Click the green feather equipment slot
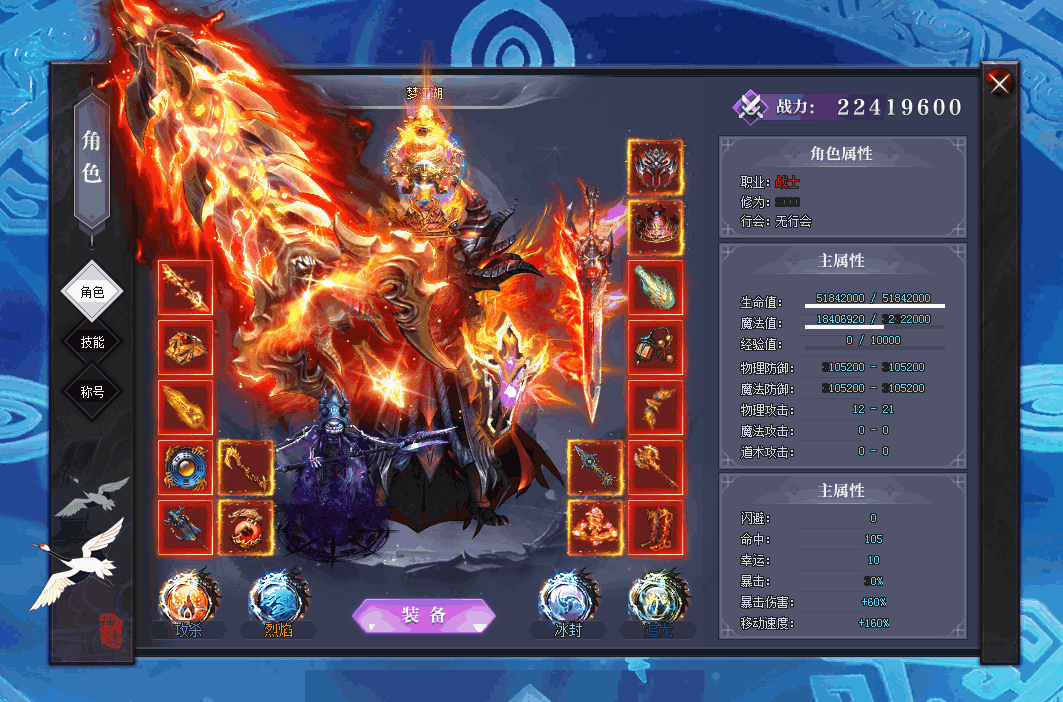Viewport: 1063px width, 702px height. point(655,288)
